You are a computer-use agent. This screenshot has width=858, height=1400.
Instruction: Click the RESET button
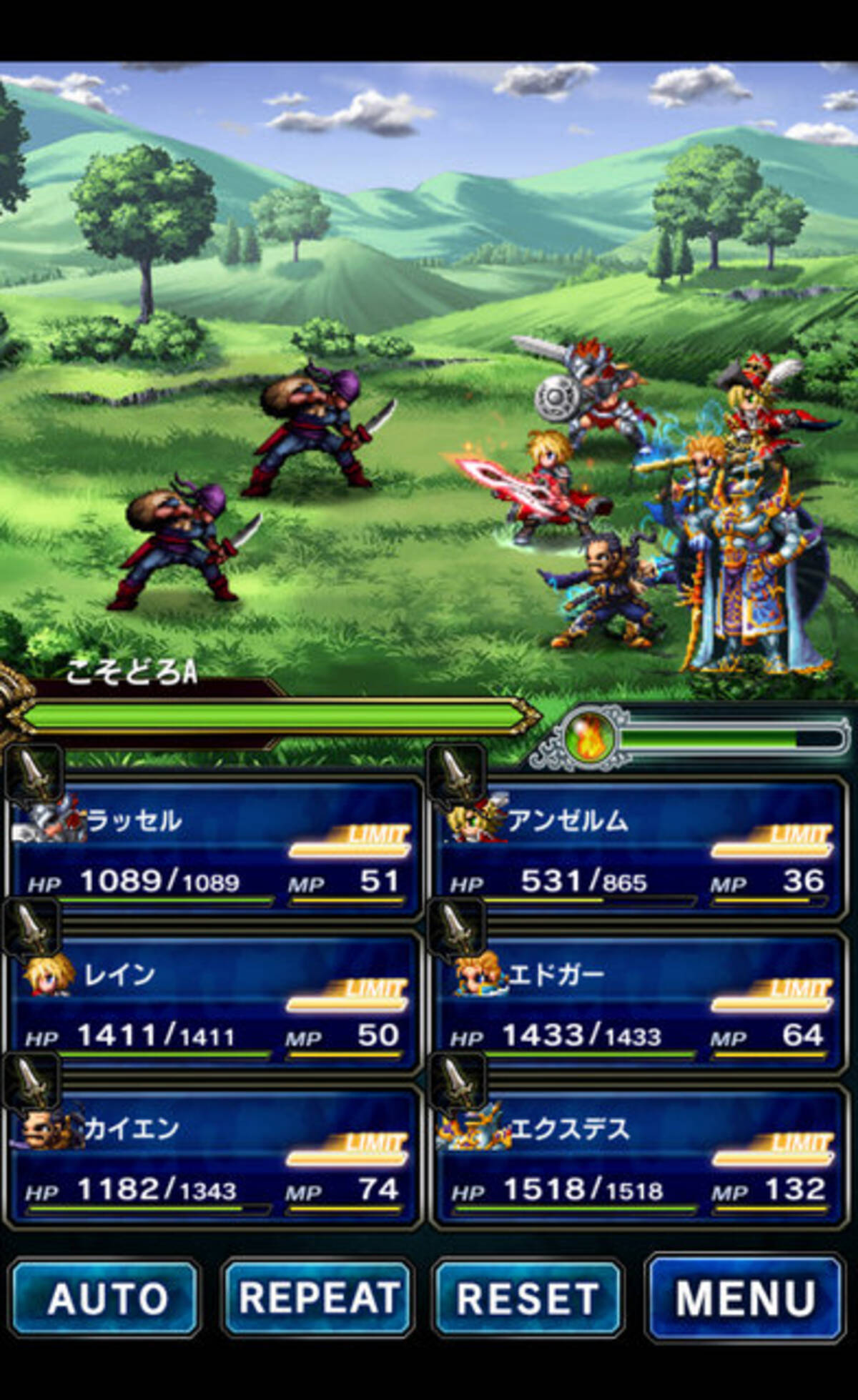point(528,1297)
